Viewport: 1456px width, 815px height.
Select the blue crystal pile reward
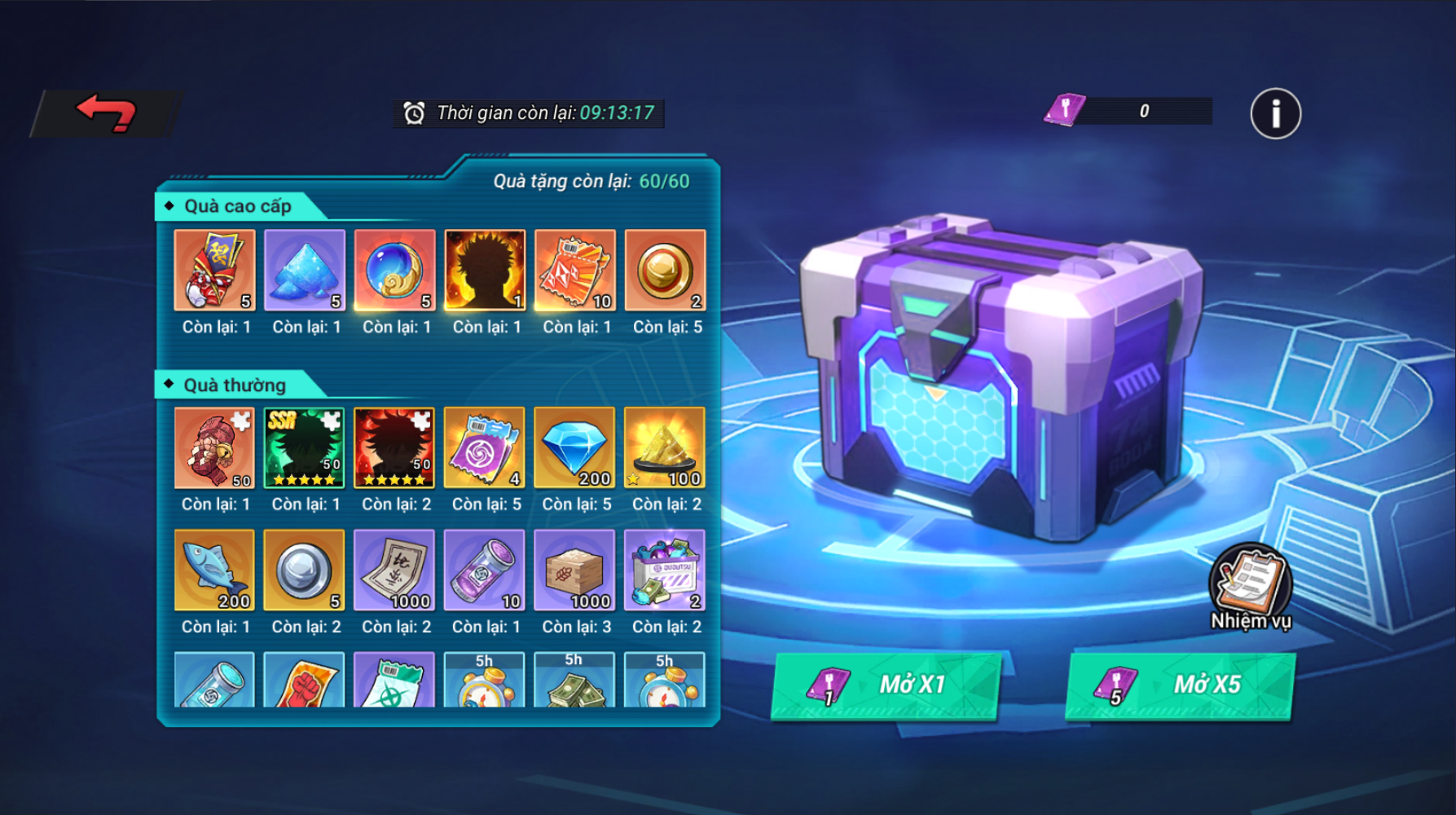coord(305,271)
